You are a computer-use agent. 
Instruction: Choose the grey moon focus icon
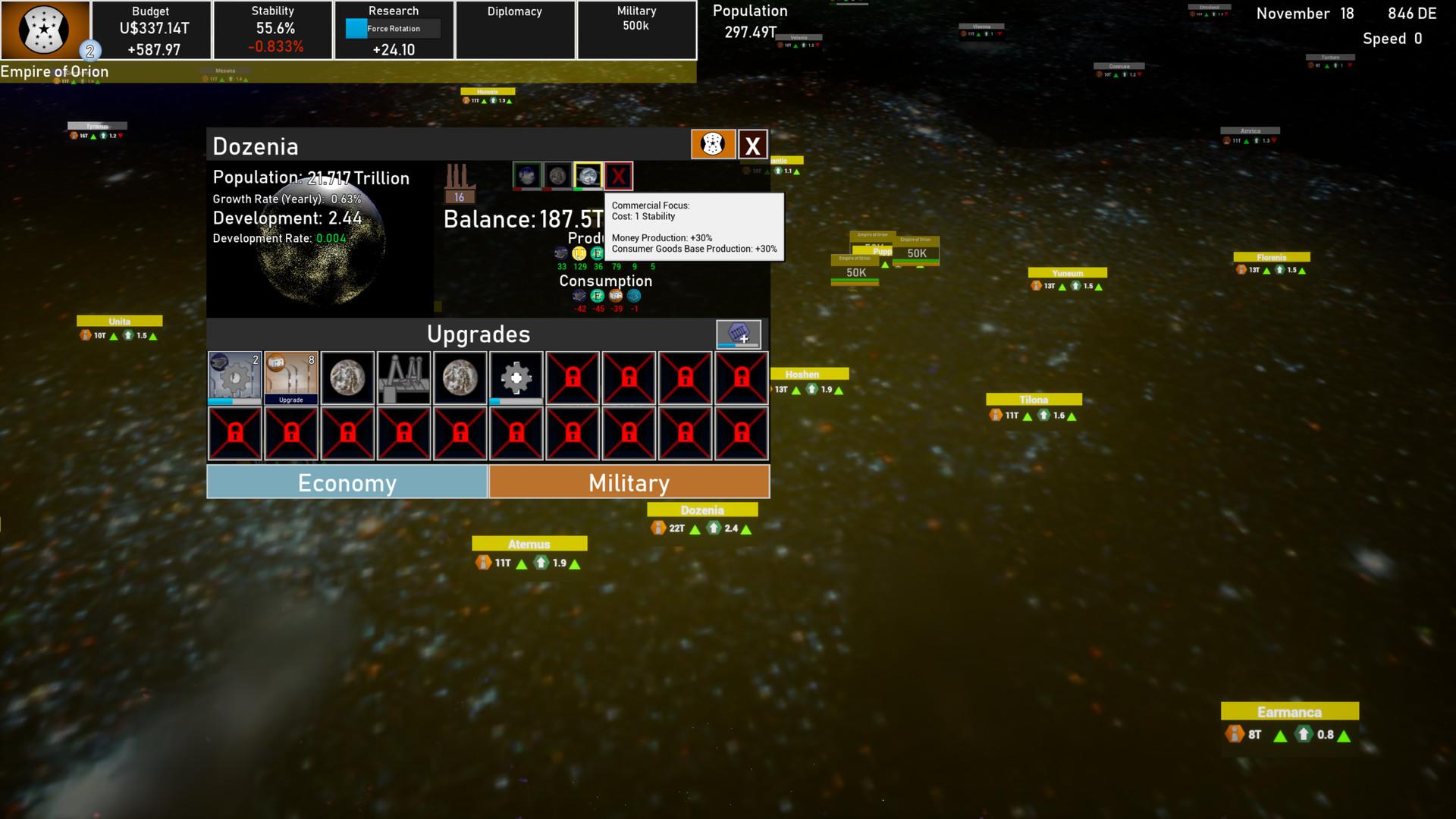coord(557,176)
